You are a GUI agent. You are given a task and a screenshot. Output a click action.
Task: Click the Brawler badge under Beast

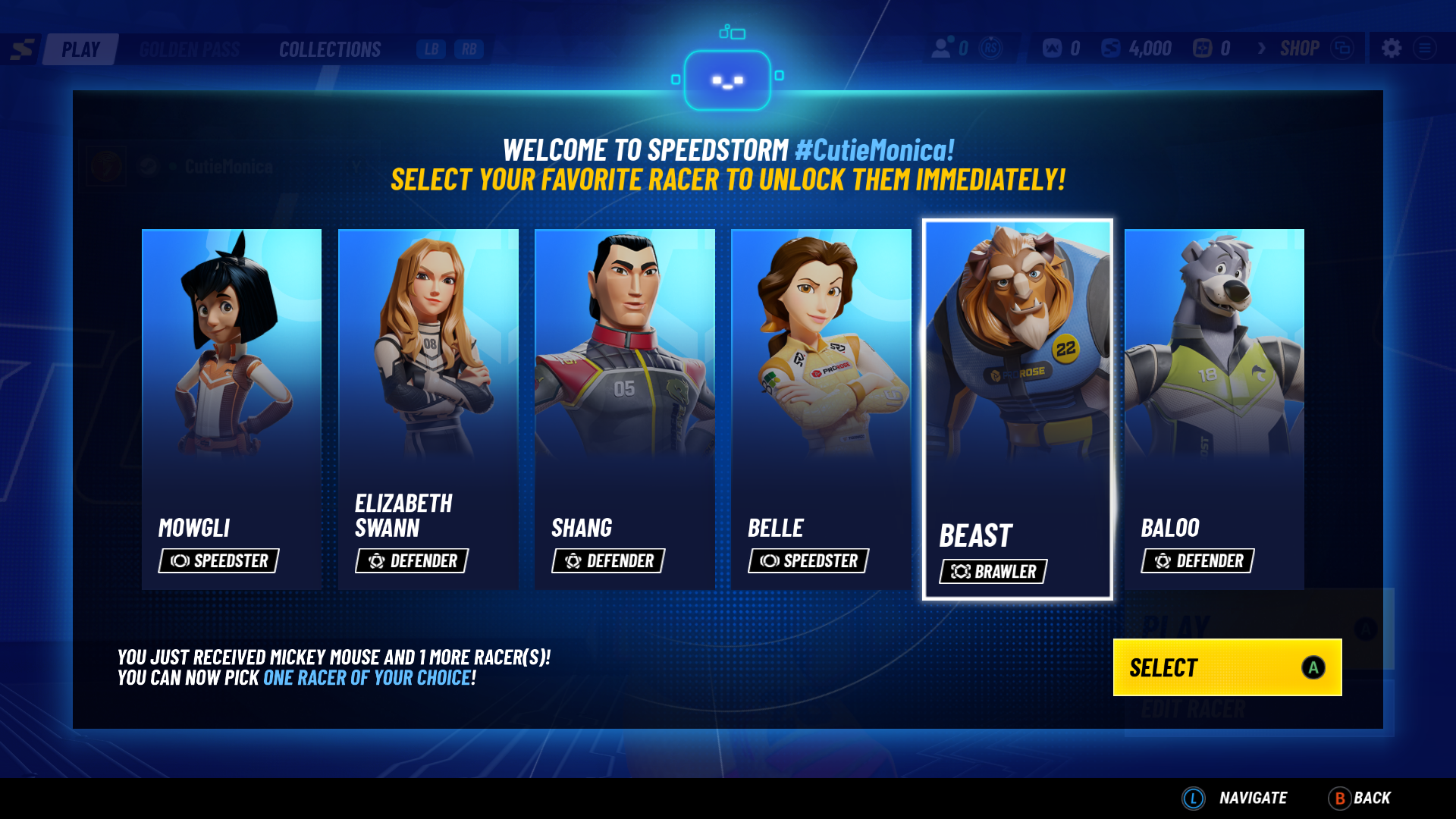pyautogui.click(x=993, y=572)
